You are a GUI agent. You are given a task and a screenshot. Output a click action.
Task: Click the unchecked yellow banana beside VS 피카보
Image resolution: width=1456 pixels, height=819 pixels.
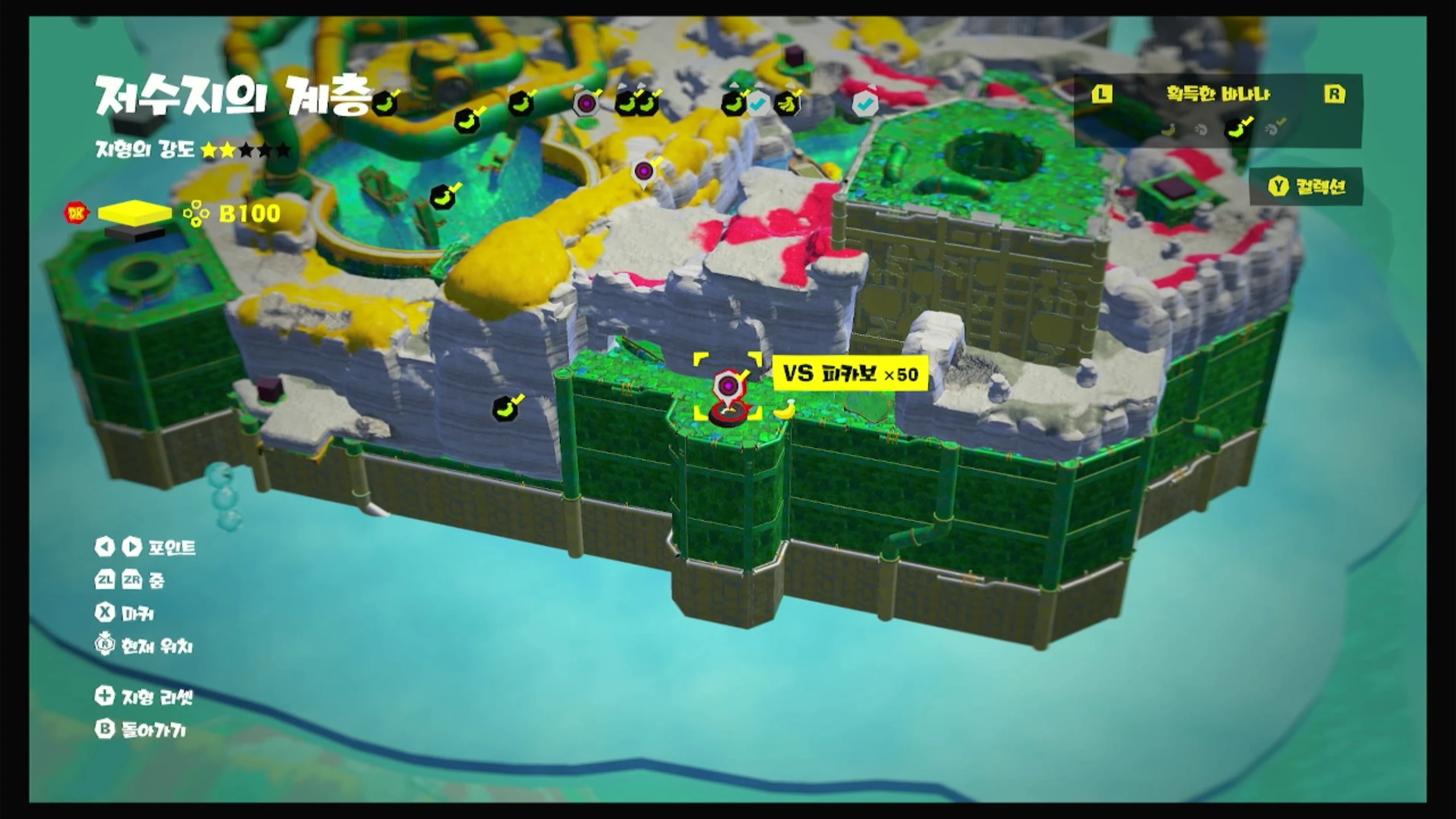click(785, 409)
